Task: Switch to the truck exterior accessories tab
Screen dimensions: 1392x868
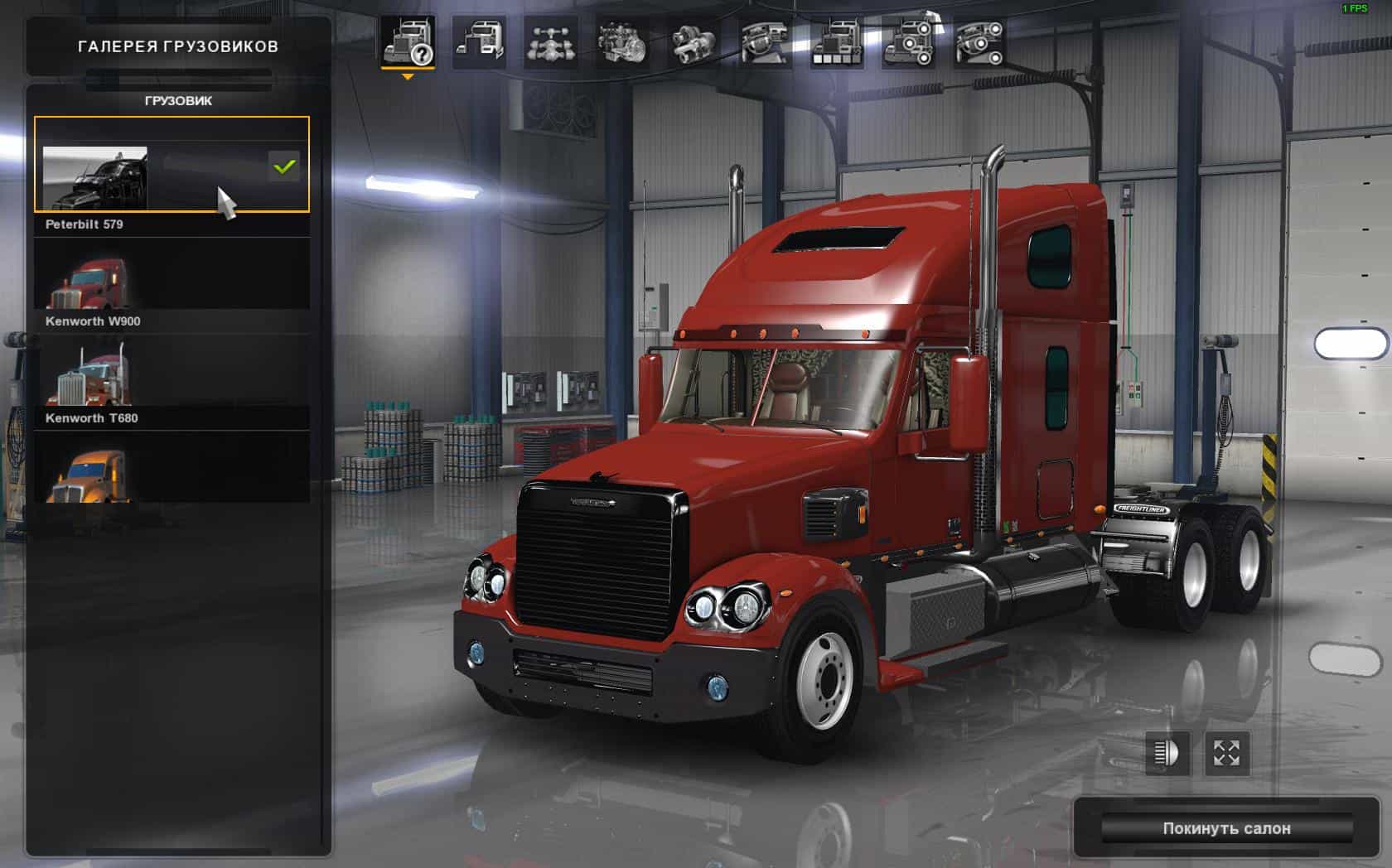Action: [x=908, y=41]
